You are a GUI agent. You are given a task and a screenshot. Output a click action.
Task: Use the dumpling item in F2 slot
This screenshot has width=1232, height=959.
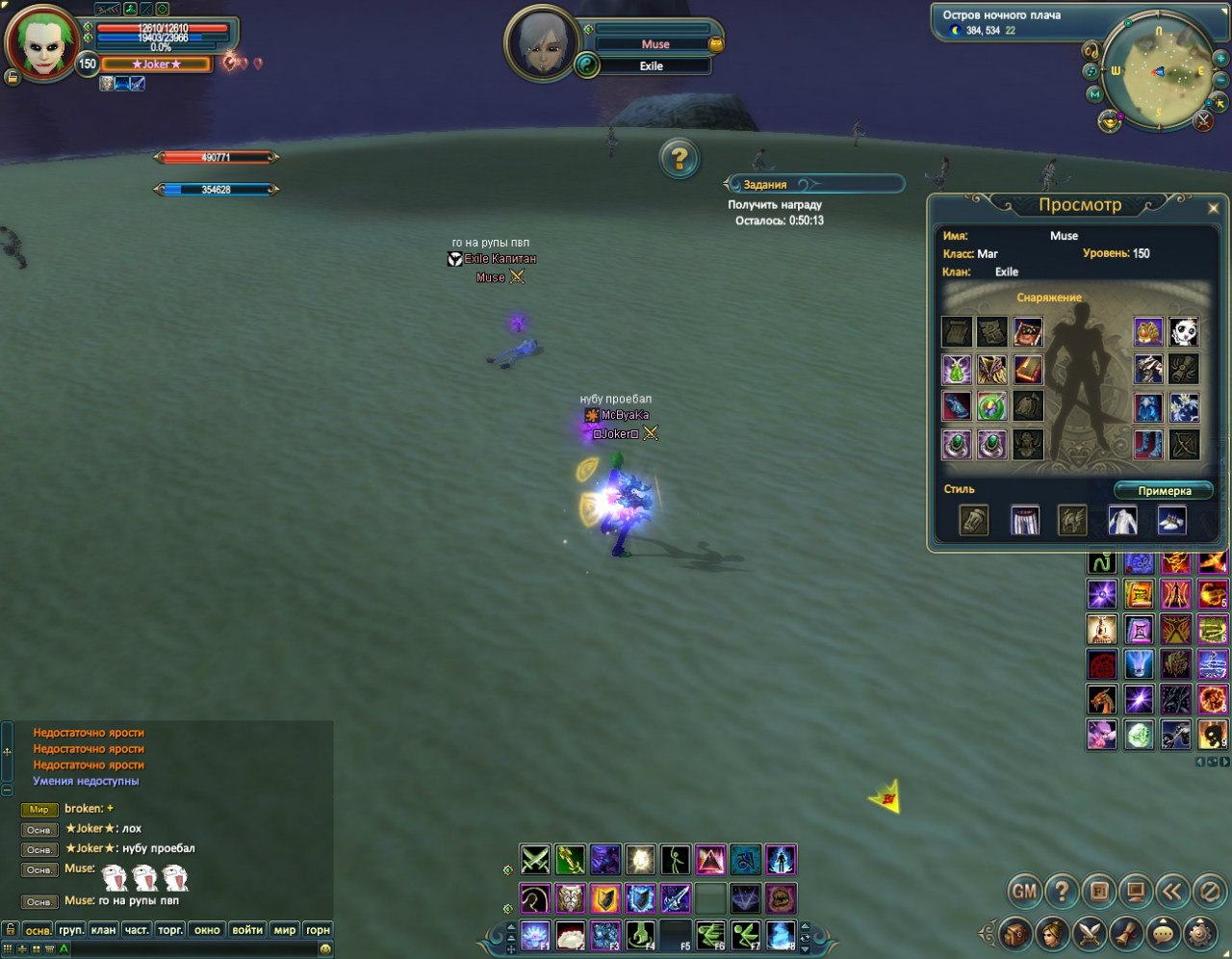point(571,935)
